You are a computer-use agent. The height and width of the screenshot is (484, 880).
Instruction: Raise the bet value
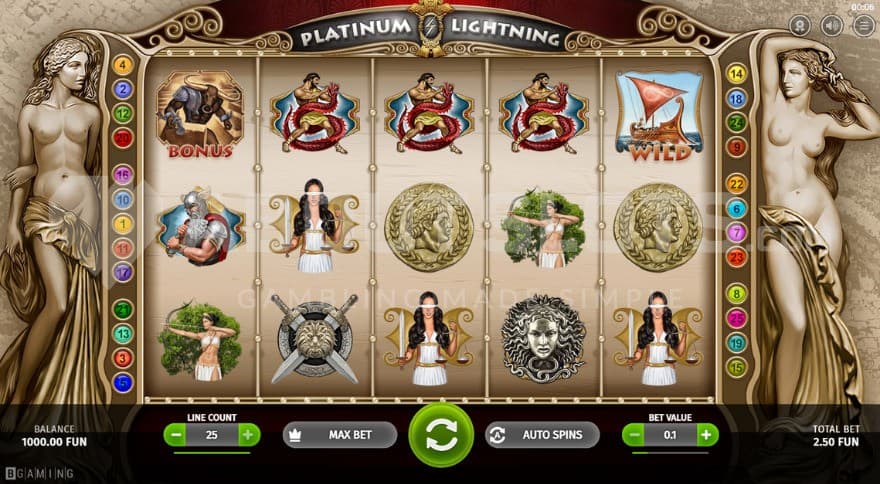pos(707,435)
